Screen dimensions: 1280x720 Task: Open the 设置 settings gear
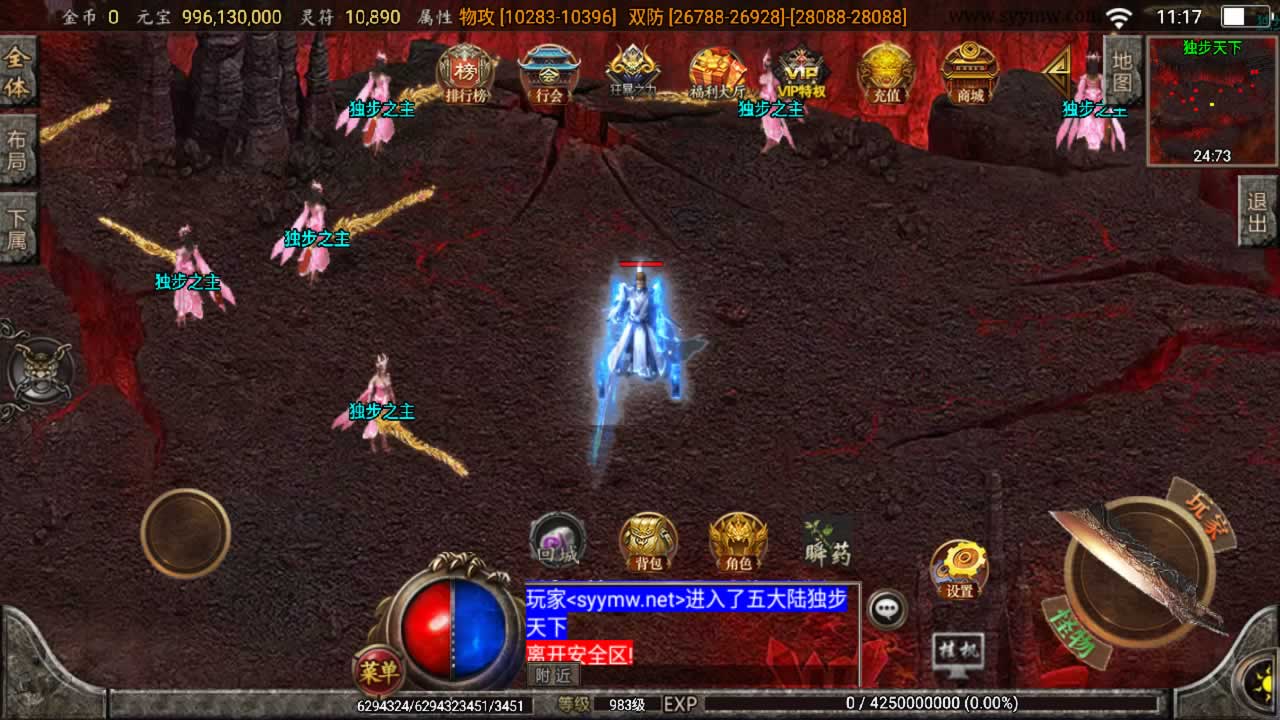[x=960, y=570]
